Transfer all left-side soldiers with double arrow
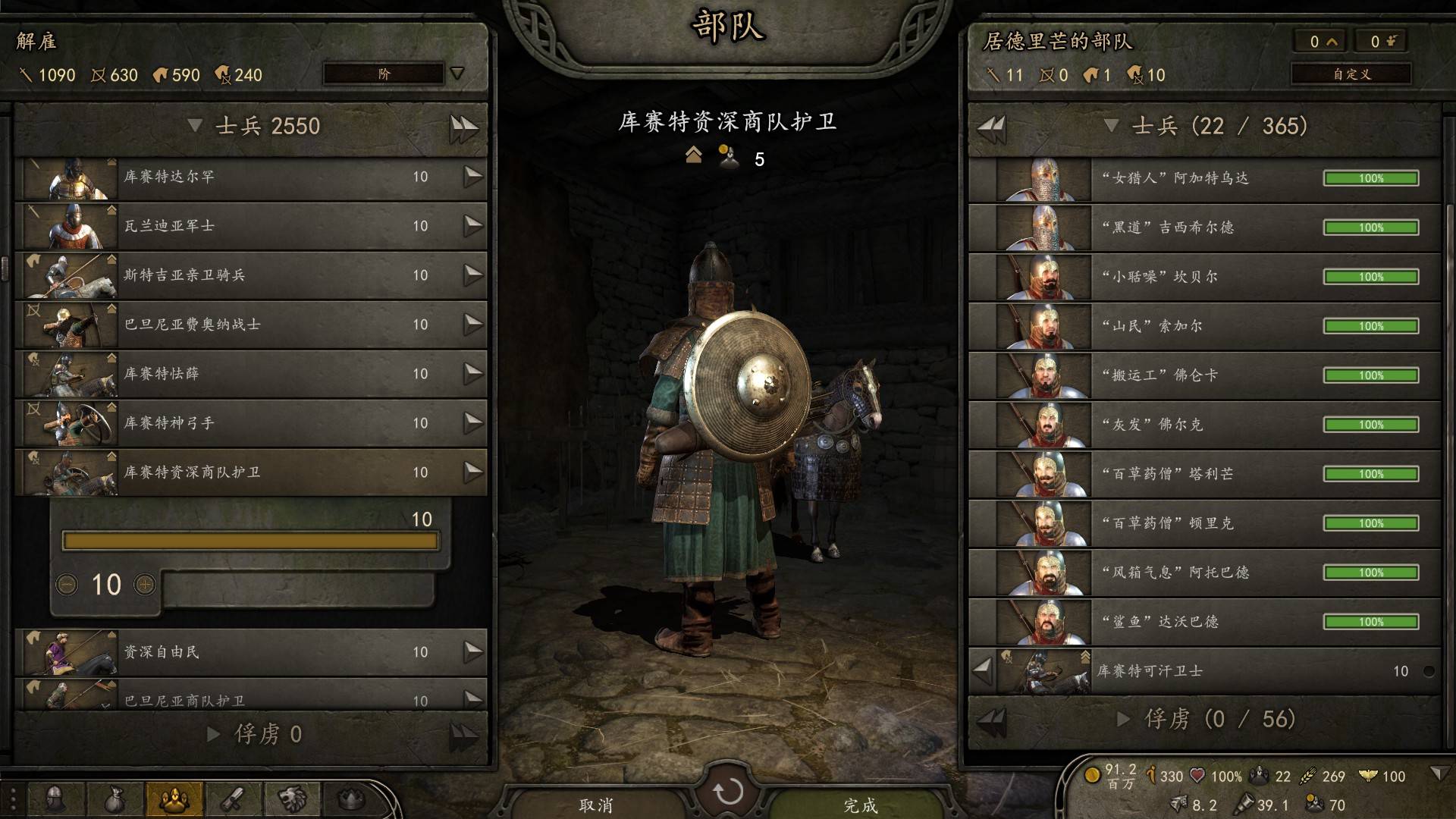Screen dimensions: 1456x819 (463, 127)
